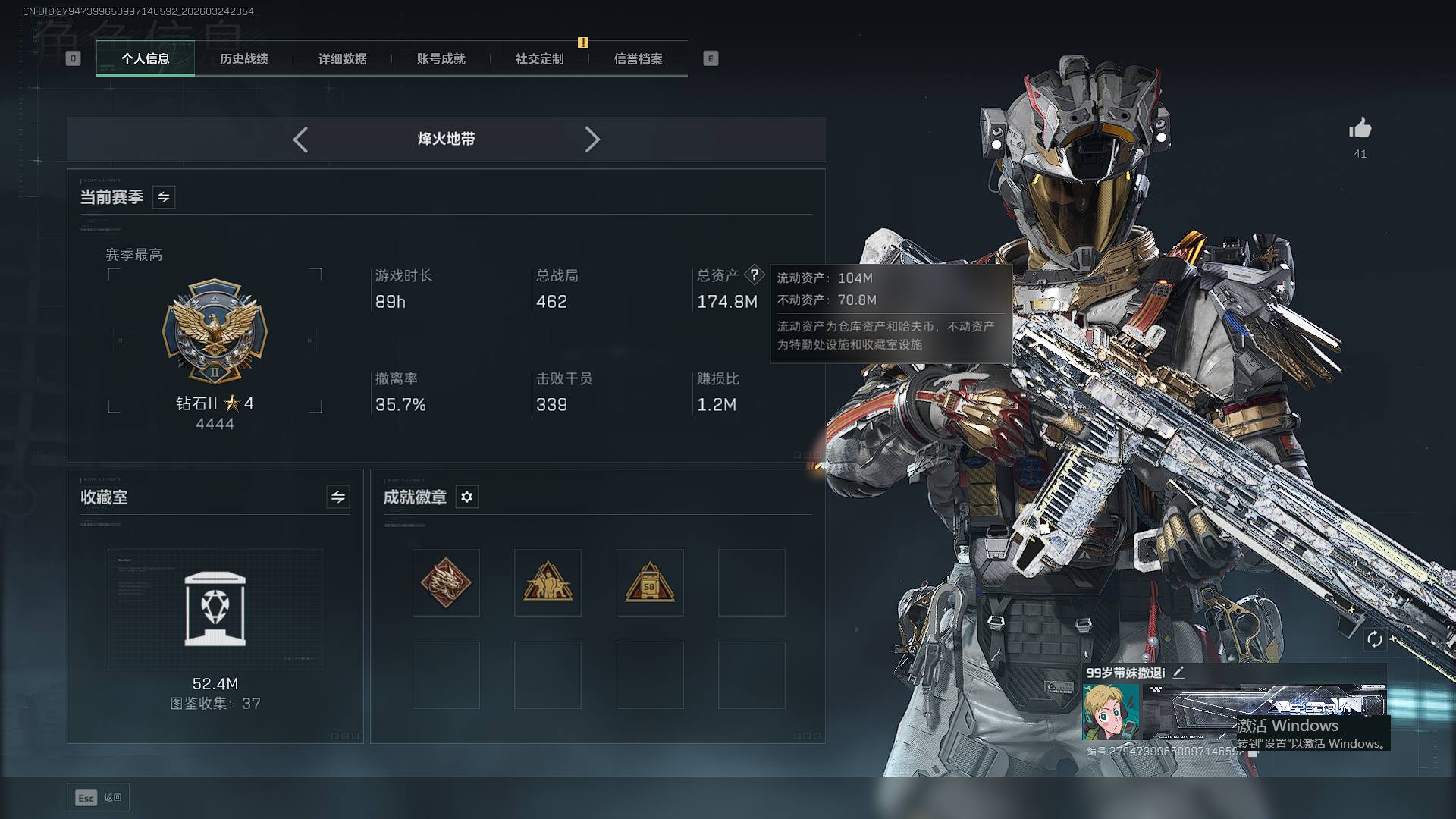Image resolution: width=1456 pixels, height=819 pixels.
Task: Select the badge marked 58
Action: (649, 582)
